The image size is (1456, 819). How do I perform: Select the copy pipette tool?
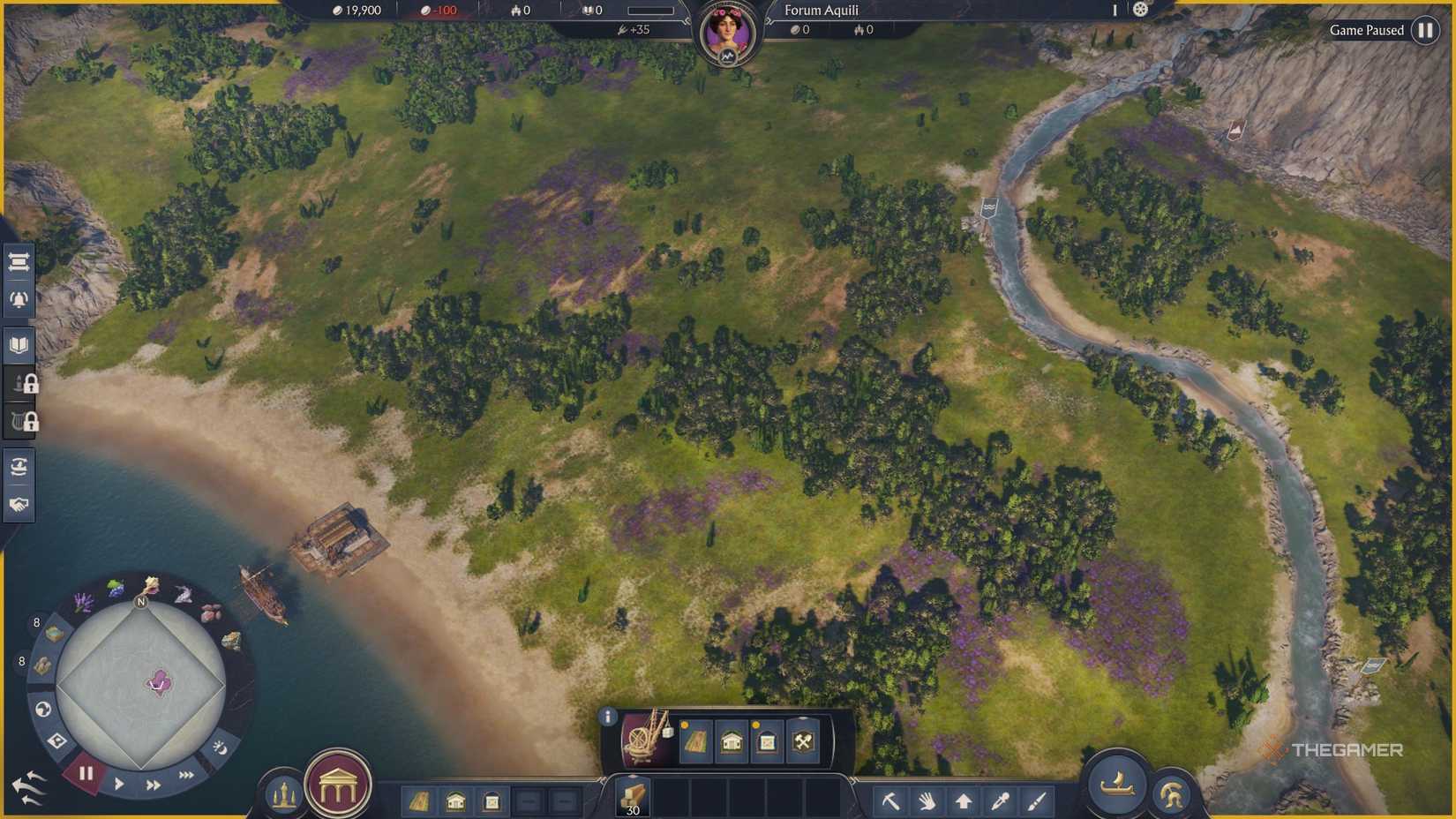click(x=1000, y=800)
